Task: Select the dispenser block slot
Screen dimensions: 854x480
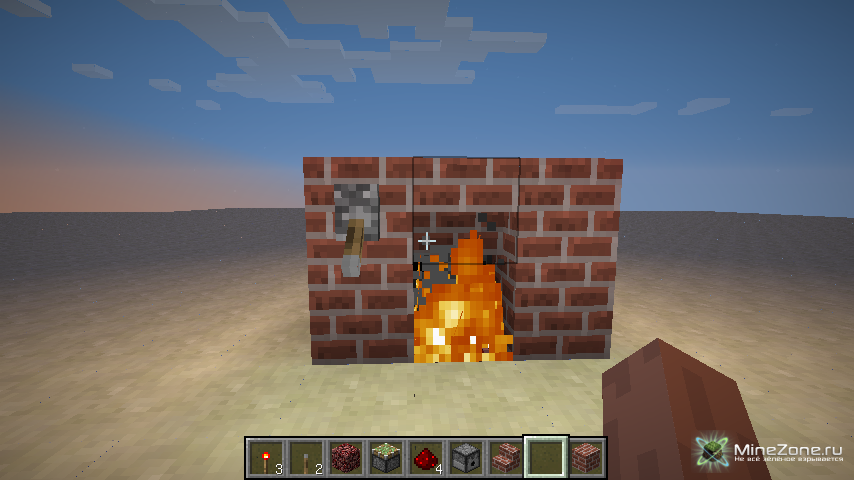Action: pos(466,457)
